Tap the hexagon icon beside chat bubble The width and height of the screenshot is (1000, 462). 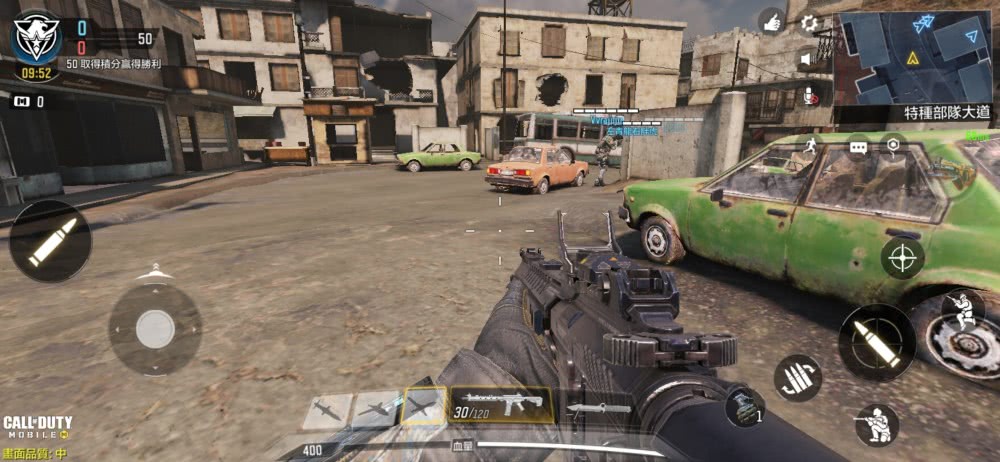pyautogui.click(x=892, y=146)
